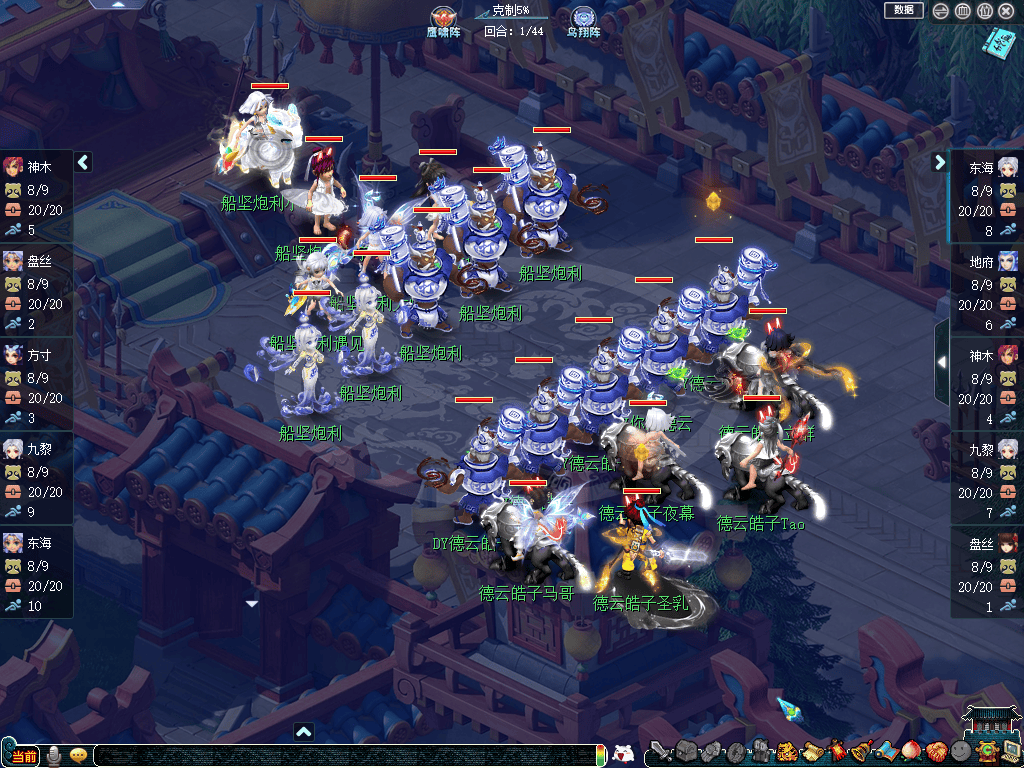The width and height of the screenshot is (1024, 768).
Task: Close the battle view with the X button
Action: pyautogui.click(x=1006, y=11)
